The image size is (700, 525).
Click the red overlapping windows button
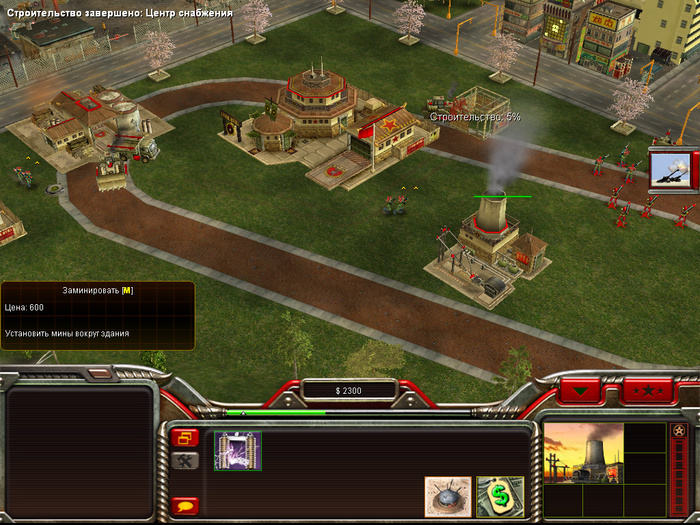pos(185,437)
